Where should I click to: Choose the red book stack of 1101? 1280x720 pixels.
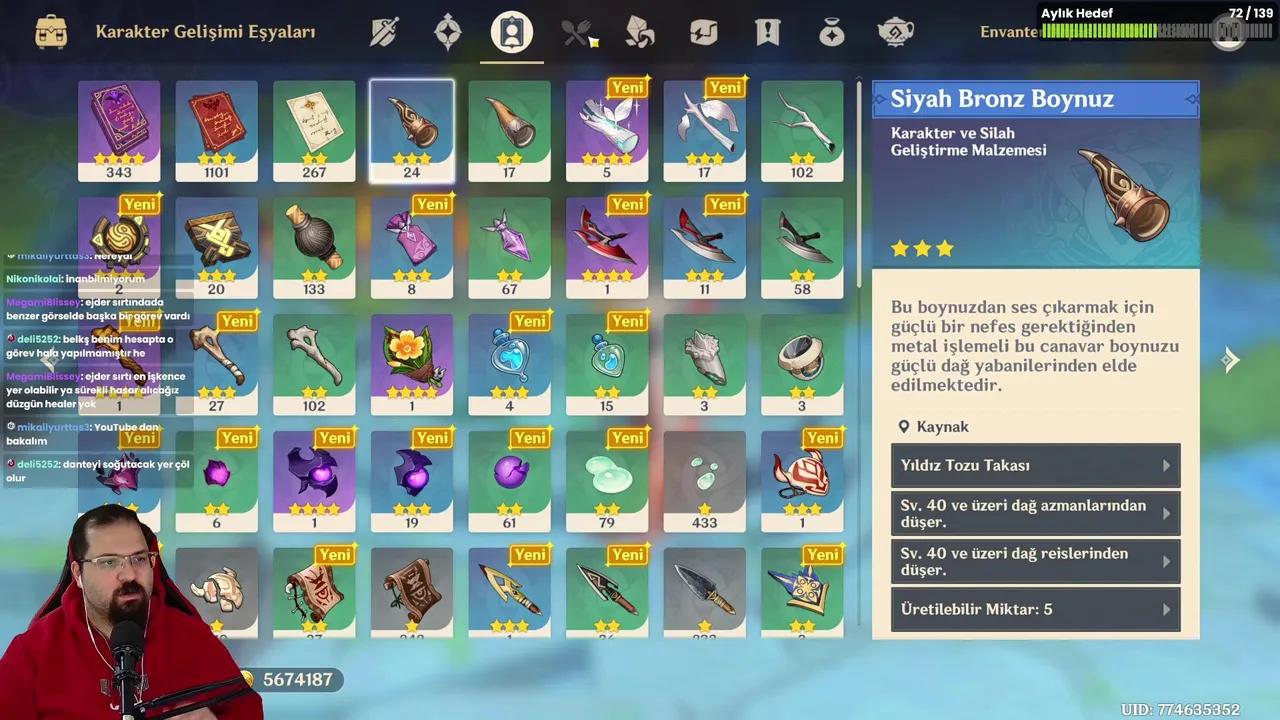click(x=216, y=130)
